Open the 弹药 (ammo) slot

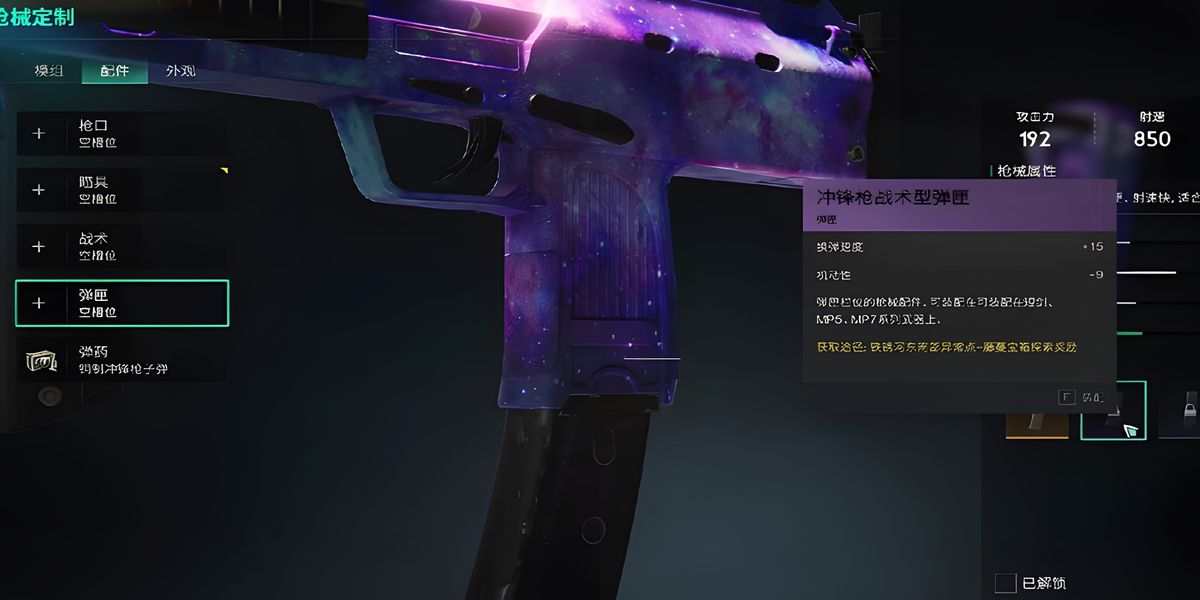[x=121, y=360]
